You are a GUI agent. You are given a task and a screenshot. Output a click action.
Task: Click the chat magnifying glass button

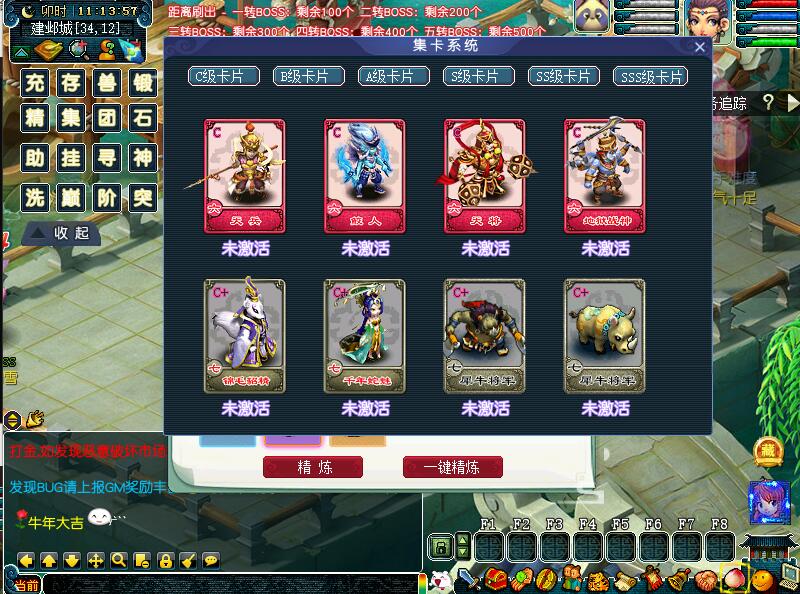pos(119,560)
